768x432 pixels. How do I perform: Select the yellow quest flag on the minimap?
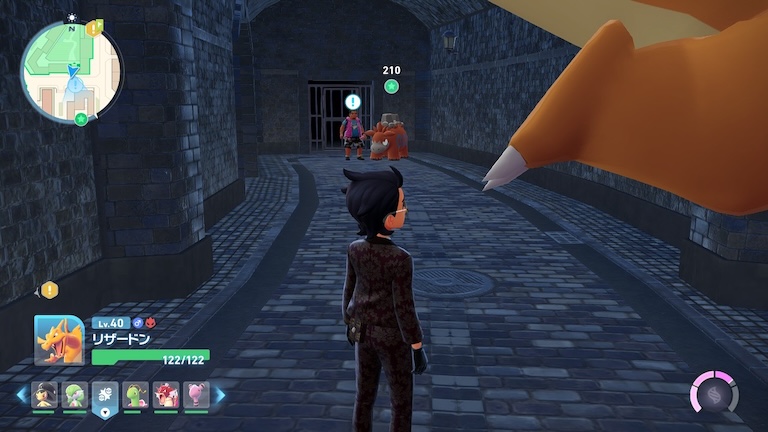[94, 28]
